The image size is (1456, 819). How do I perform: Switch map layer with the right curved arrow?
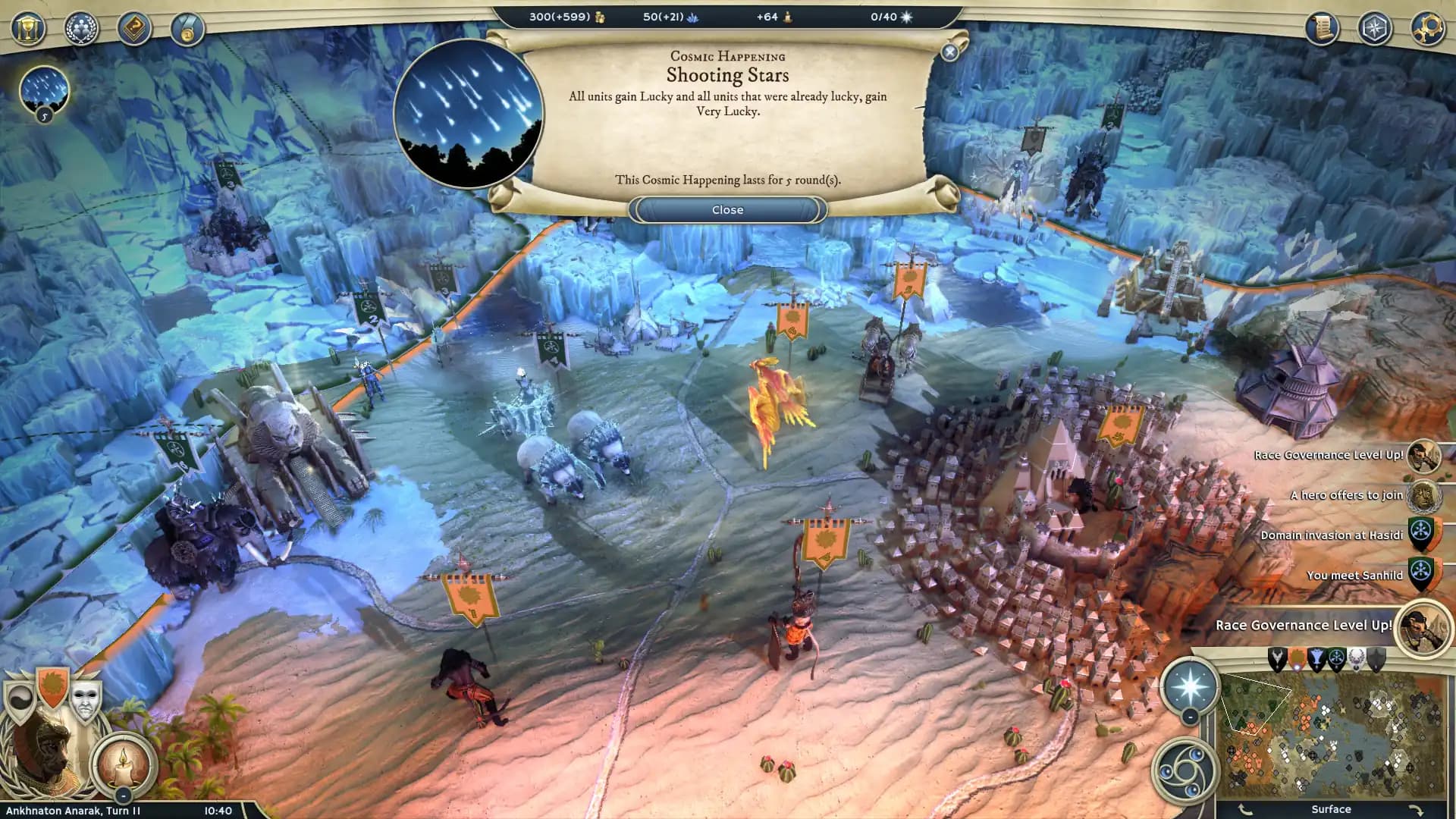(x=1417, y=809)
